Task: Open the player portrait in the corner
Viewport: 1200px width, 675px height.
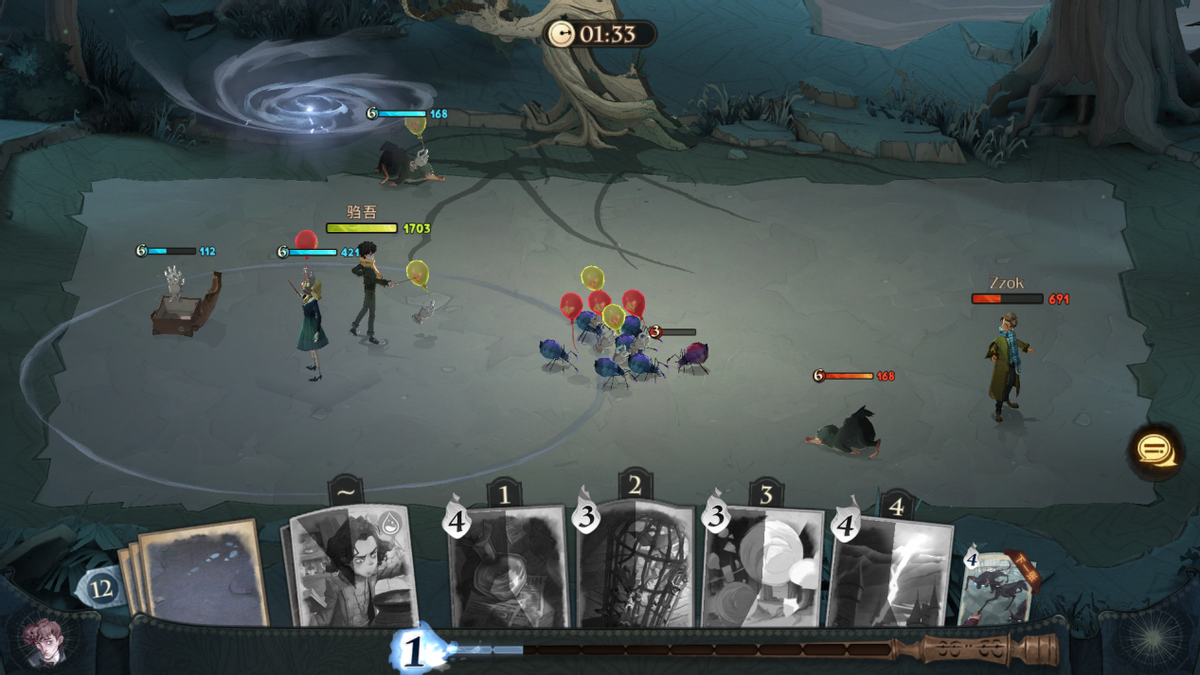Action: coord(40,641)
